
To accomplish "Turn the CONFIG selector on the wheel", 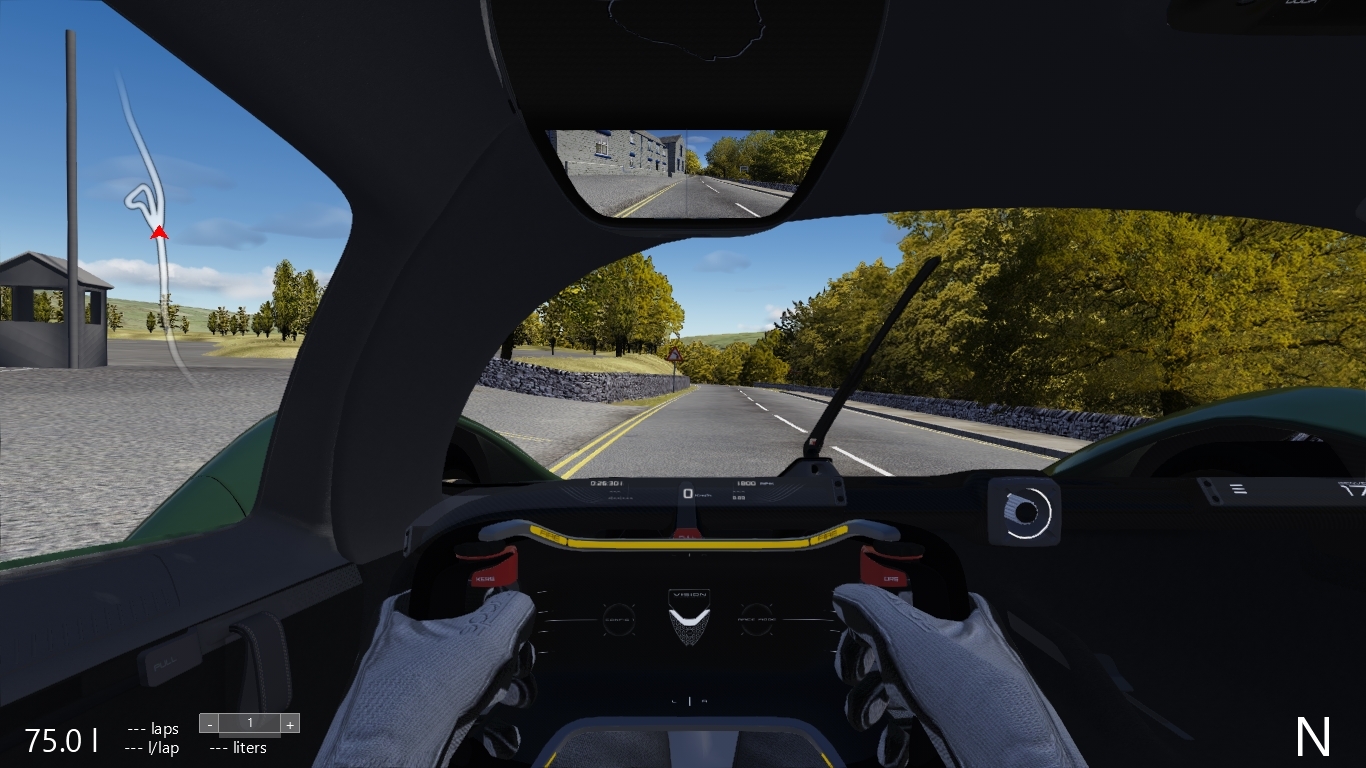I will (x=621, y=618).
